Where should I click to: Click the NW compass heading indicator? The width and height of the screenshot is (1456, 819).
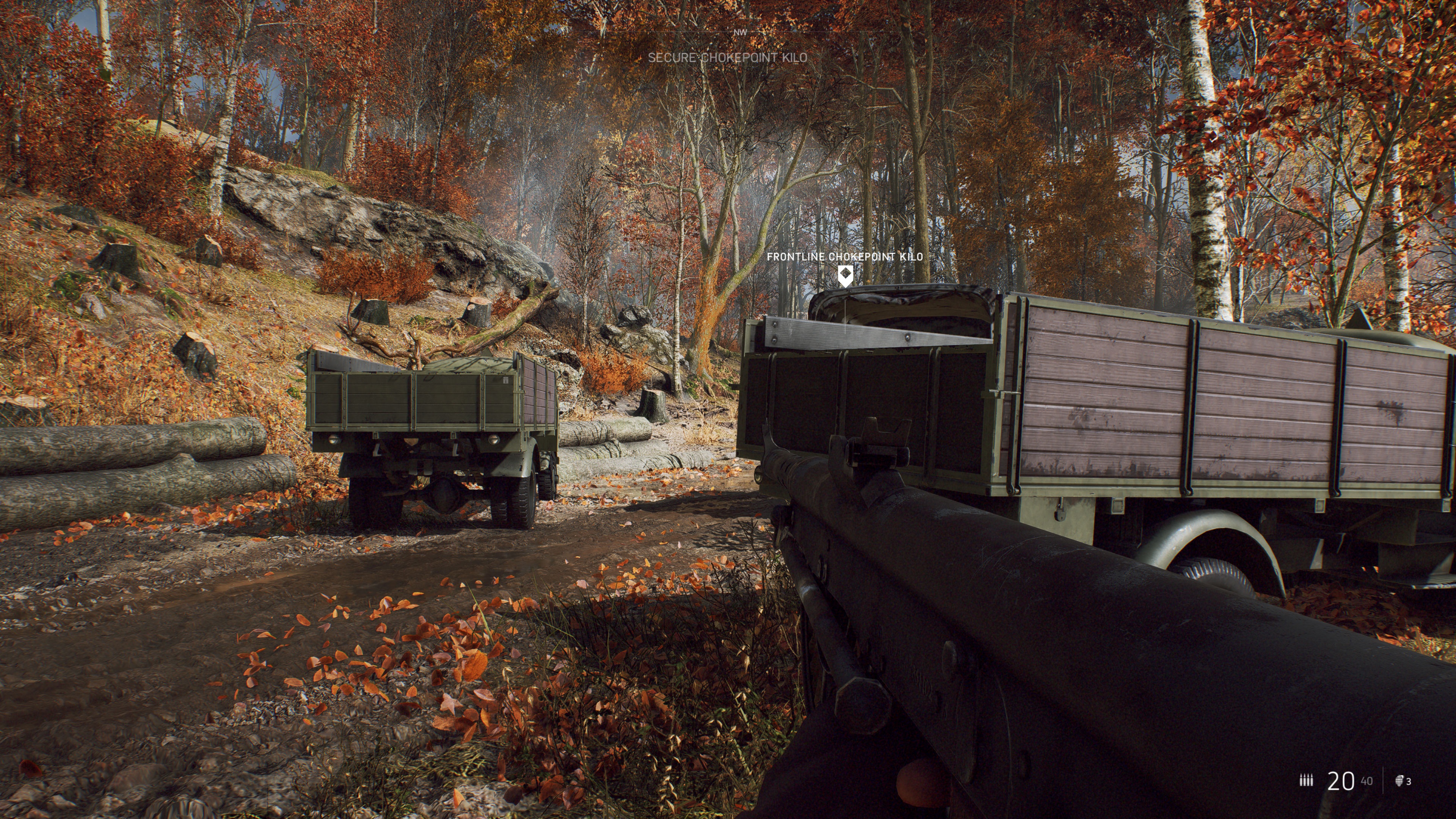pyautogui.click(x=740, y=33)
